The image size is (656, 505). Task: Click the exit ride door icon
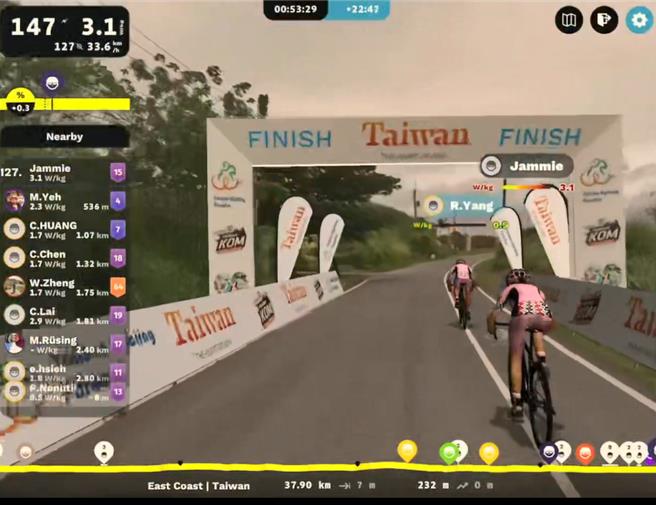click(x=603, y=20)
